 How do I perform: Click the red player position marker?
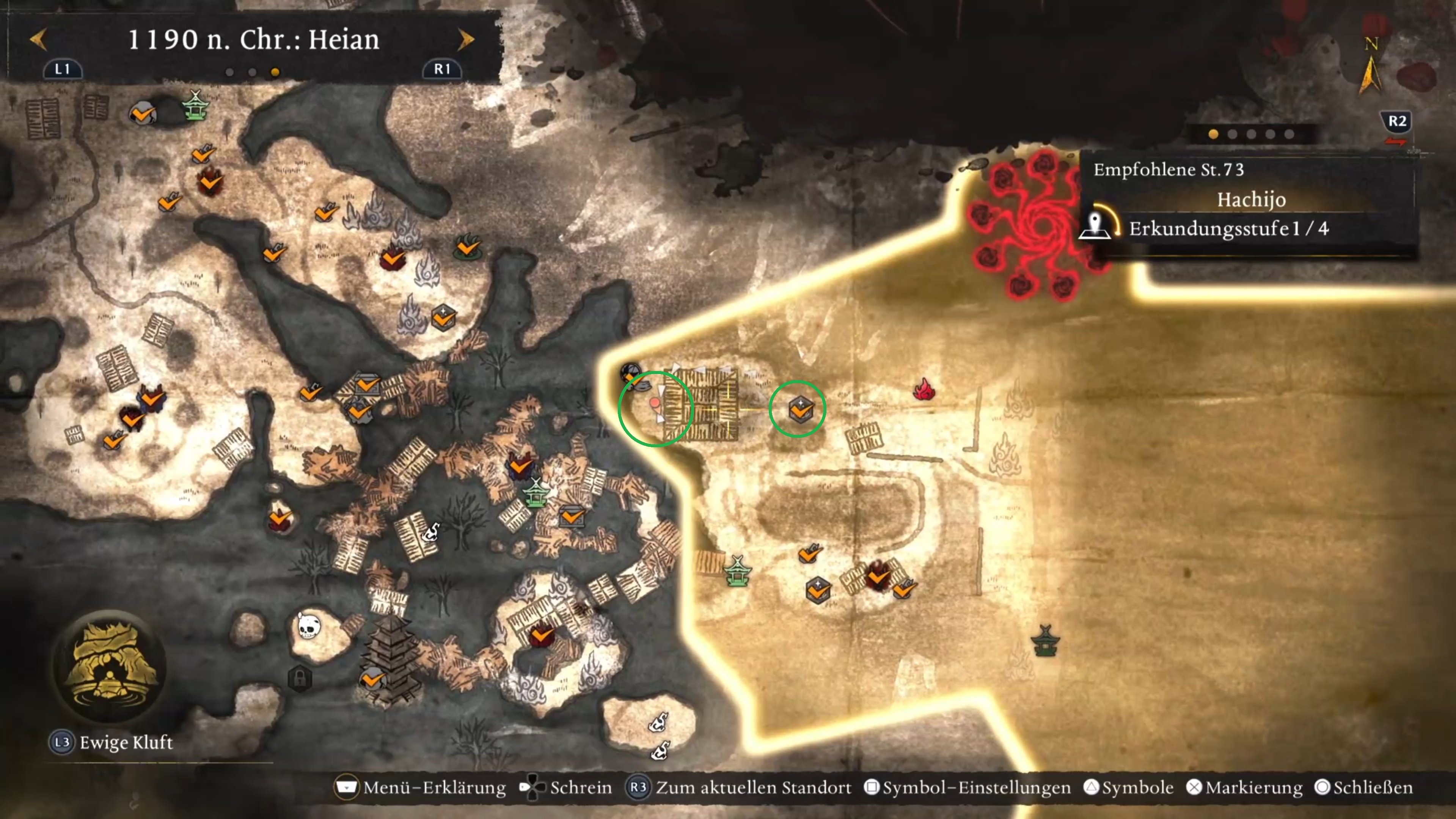655,403
